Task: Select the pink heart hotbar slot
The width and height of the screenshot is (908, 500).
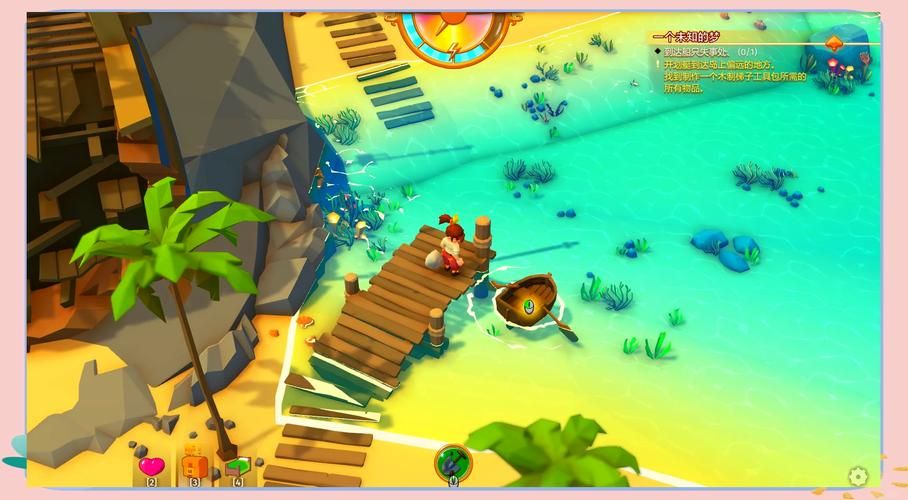Action: click(x=152, y=466)
